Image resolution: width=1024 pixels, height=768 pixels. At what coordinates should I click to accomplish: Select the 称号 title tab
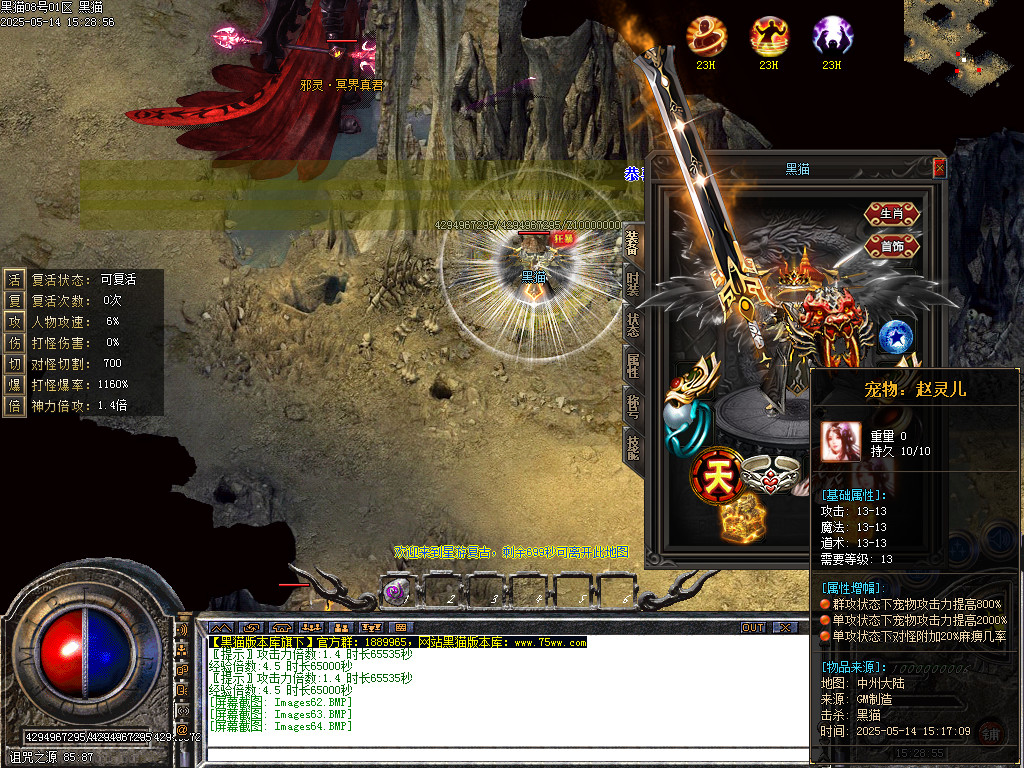(x=633, y=407)
